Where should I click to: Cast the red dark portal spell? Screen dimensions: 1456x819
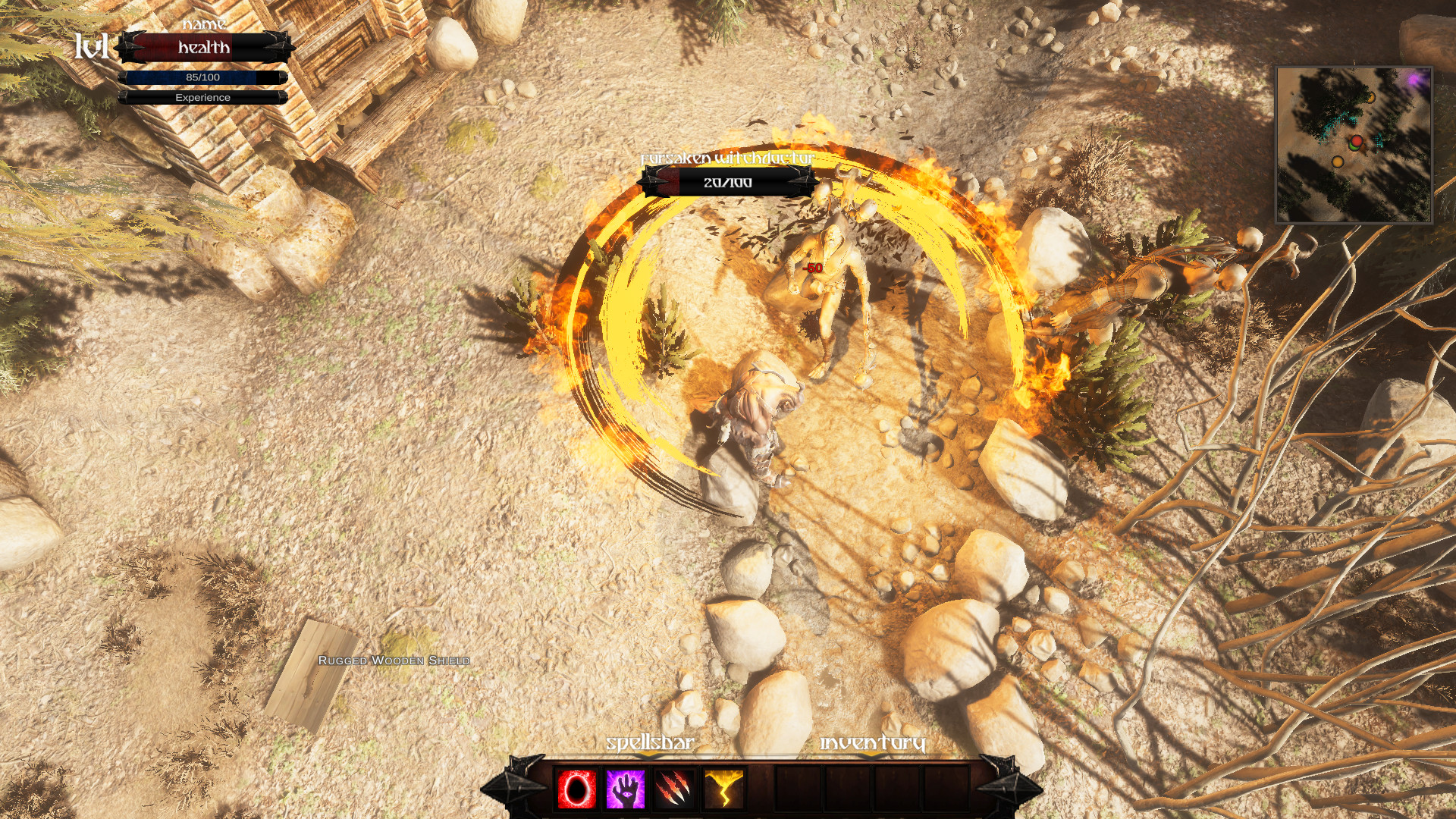tap(576, 789)
